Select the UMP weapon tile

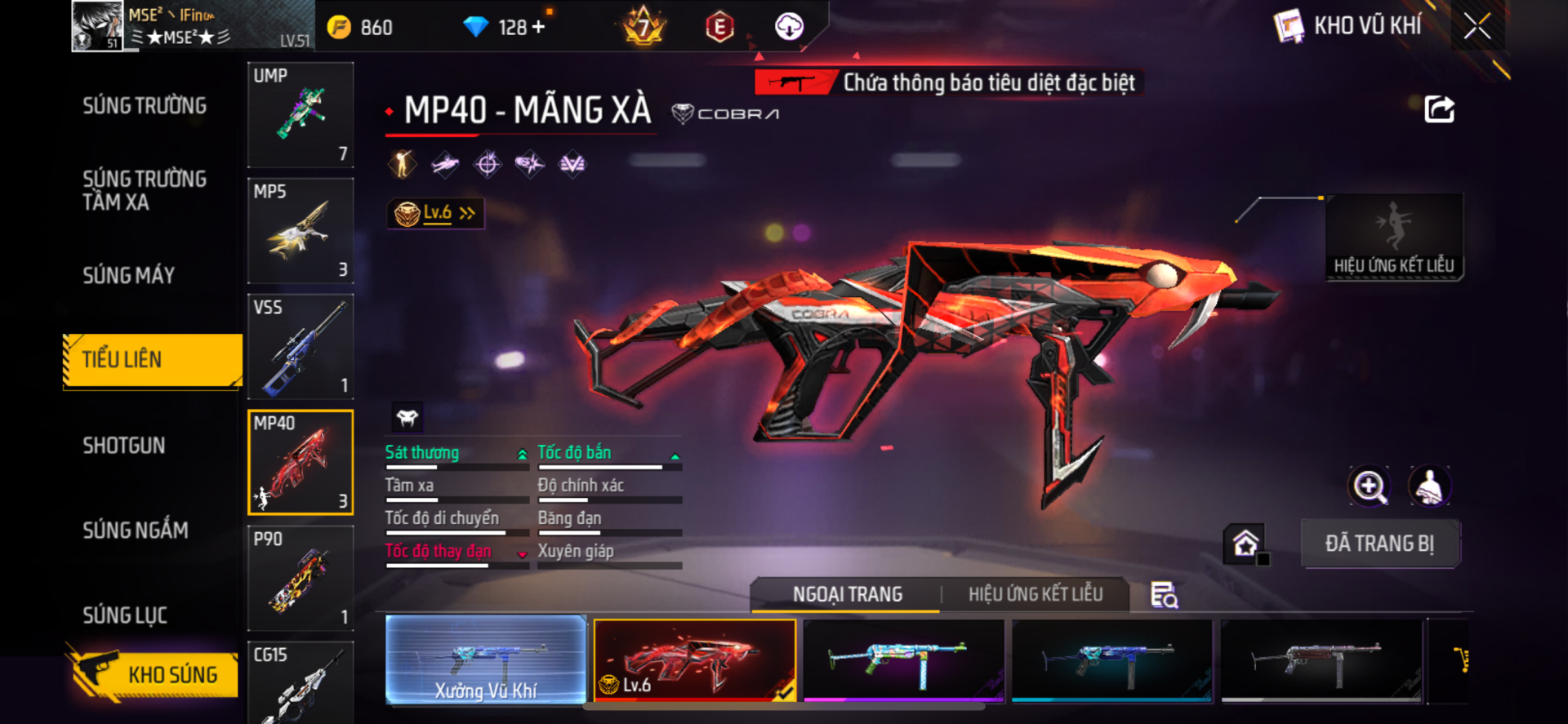[x=301, y=114]
